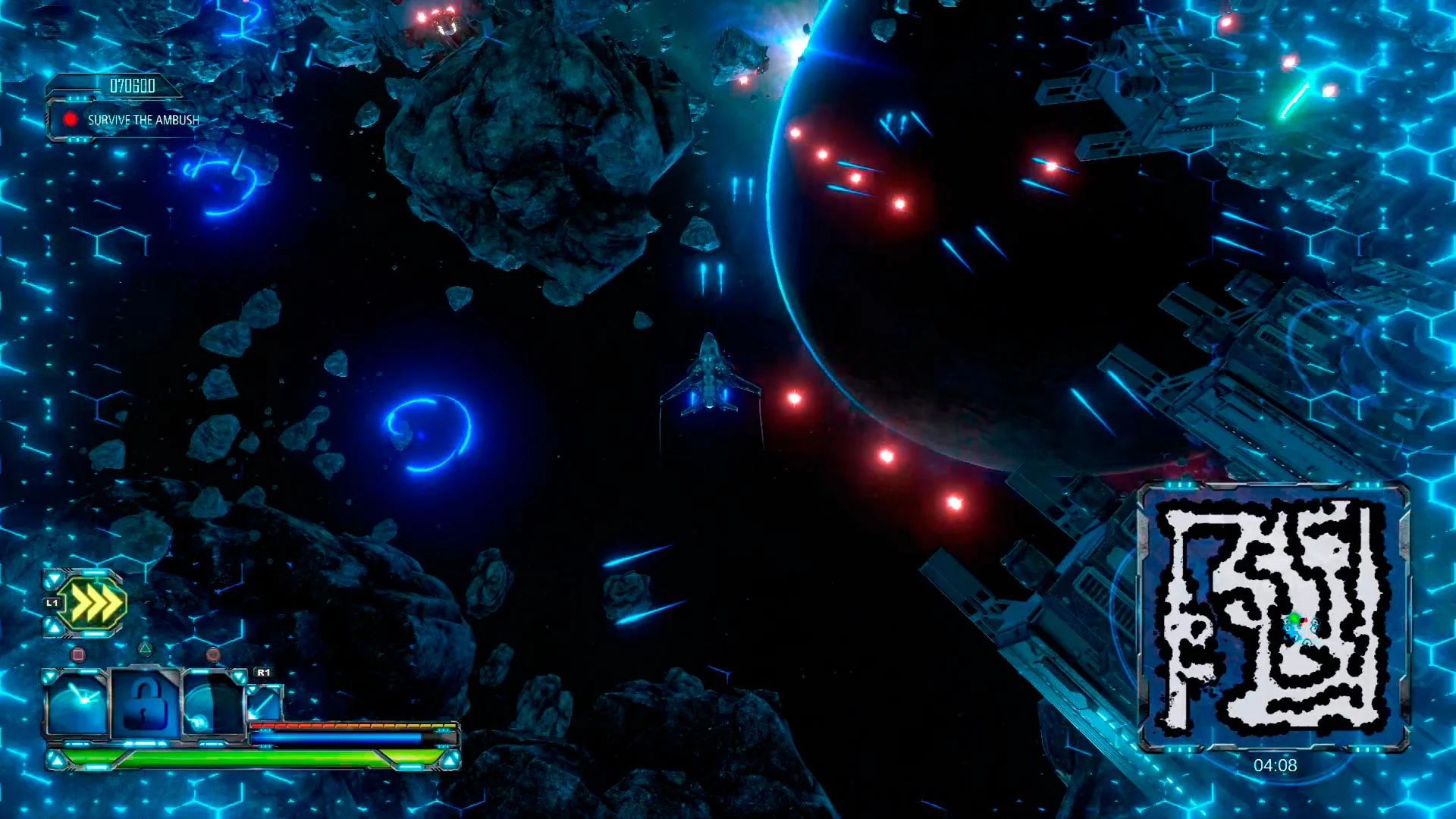
Task: Open the SURVIVE THE AMBUSH objective entry
Action: [143, 119]
